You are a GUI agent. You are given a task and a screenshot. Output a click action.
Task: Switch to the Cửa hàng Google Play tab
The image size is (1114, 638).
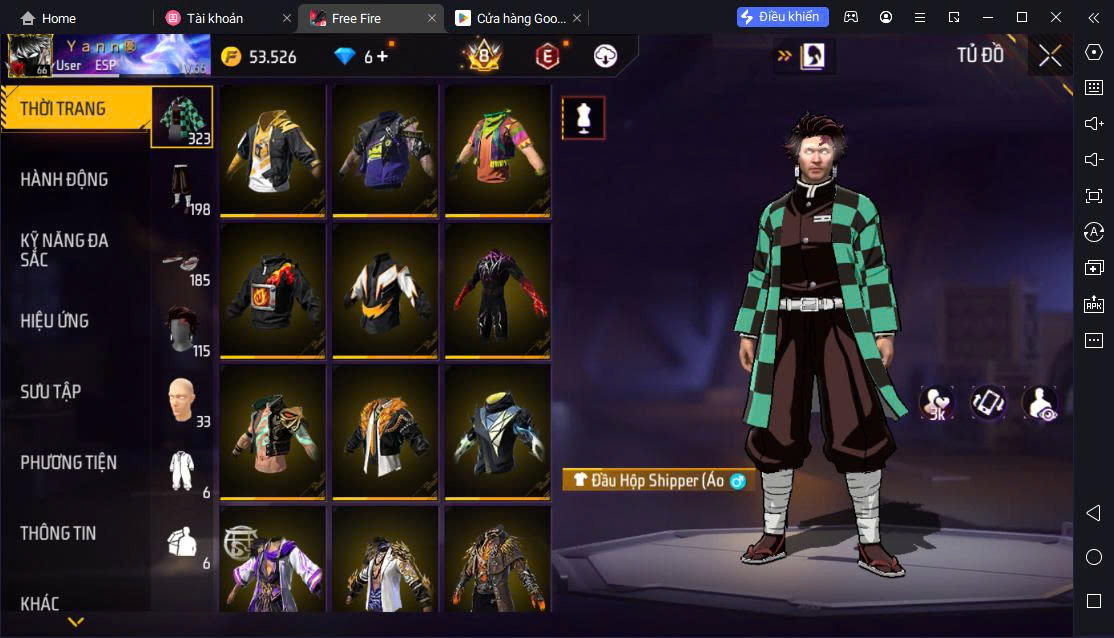pyautogui.click(x=510, y=18)
